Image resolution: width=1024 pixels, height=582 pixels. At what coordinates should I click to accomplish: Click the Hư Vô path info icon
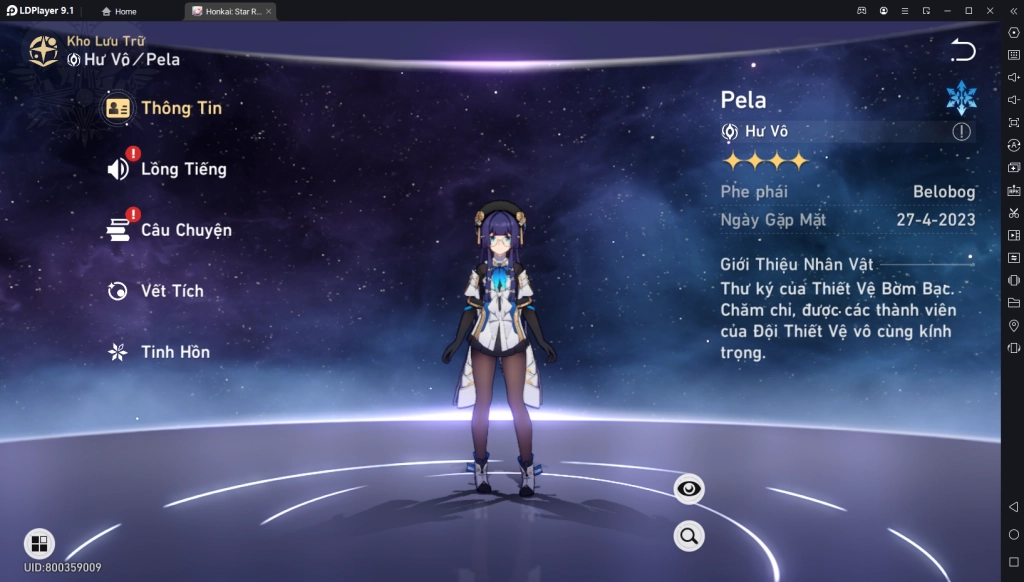pyautogui.click(x=961, y=132)
